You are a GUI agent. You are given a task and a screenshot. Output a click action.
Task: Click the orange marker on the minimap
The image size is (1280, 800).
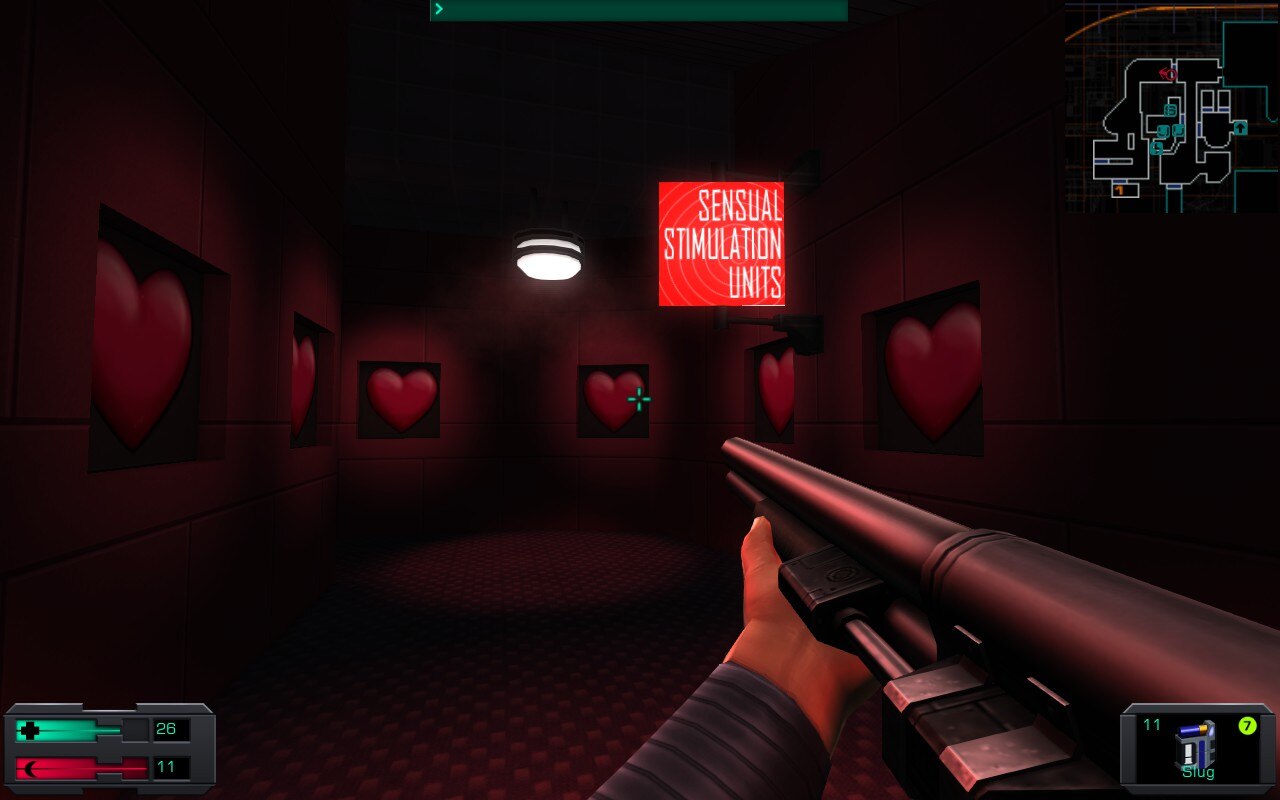pyautogui.click(x=1119, y=189)
